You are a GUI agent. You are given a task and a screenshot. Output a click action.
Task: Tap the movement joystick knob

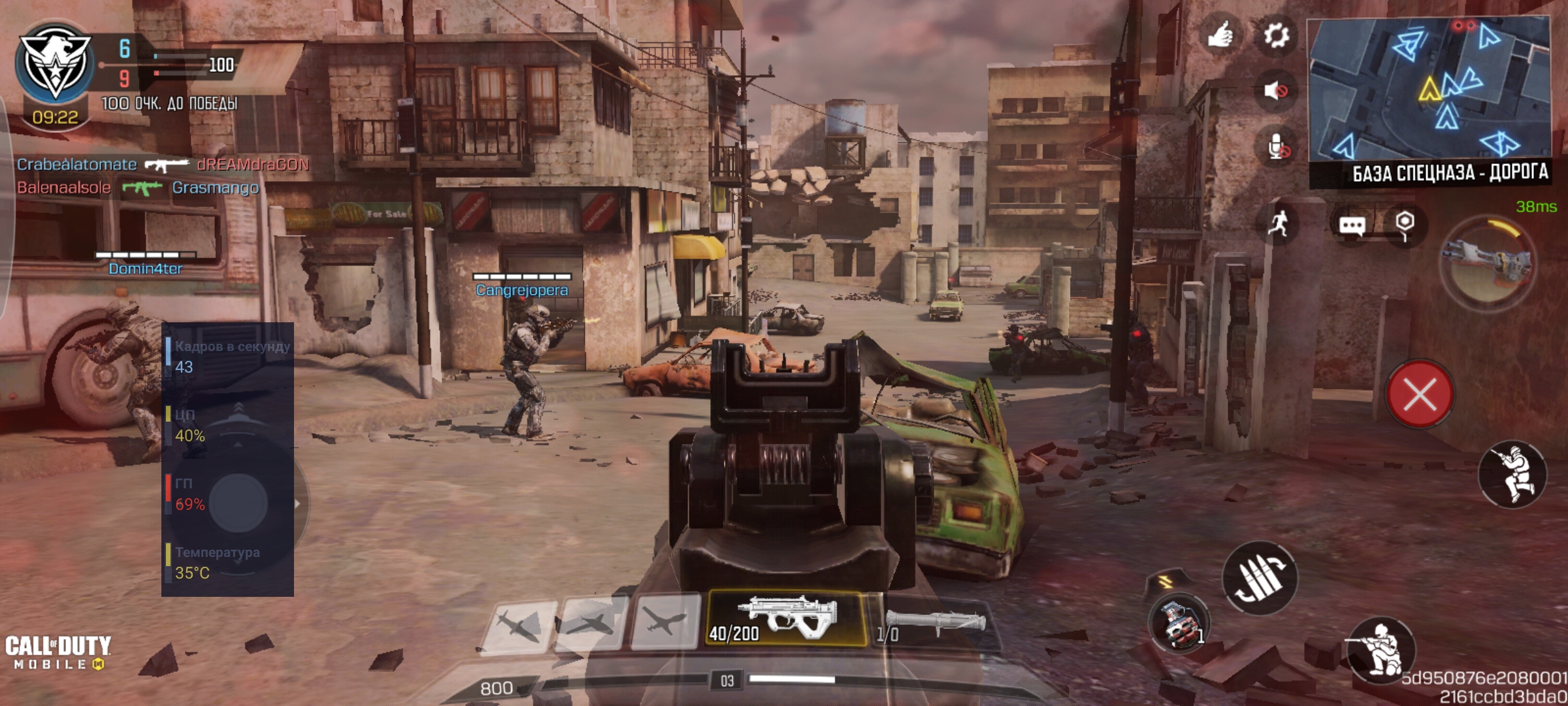(238, 502)
